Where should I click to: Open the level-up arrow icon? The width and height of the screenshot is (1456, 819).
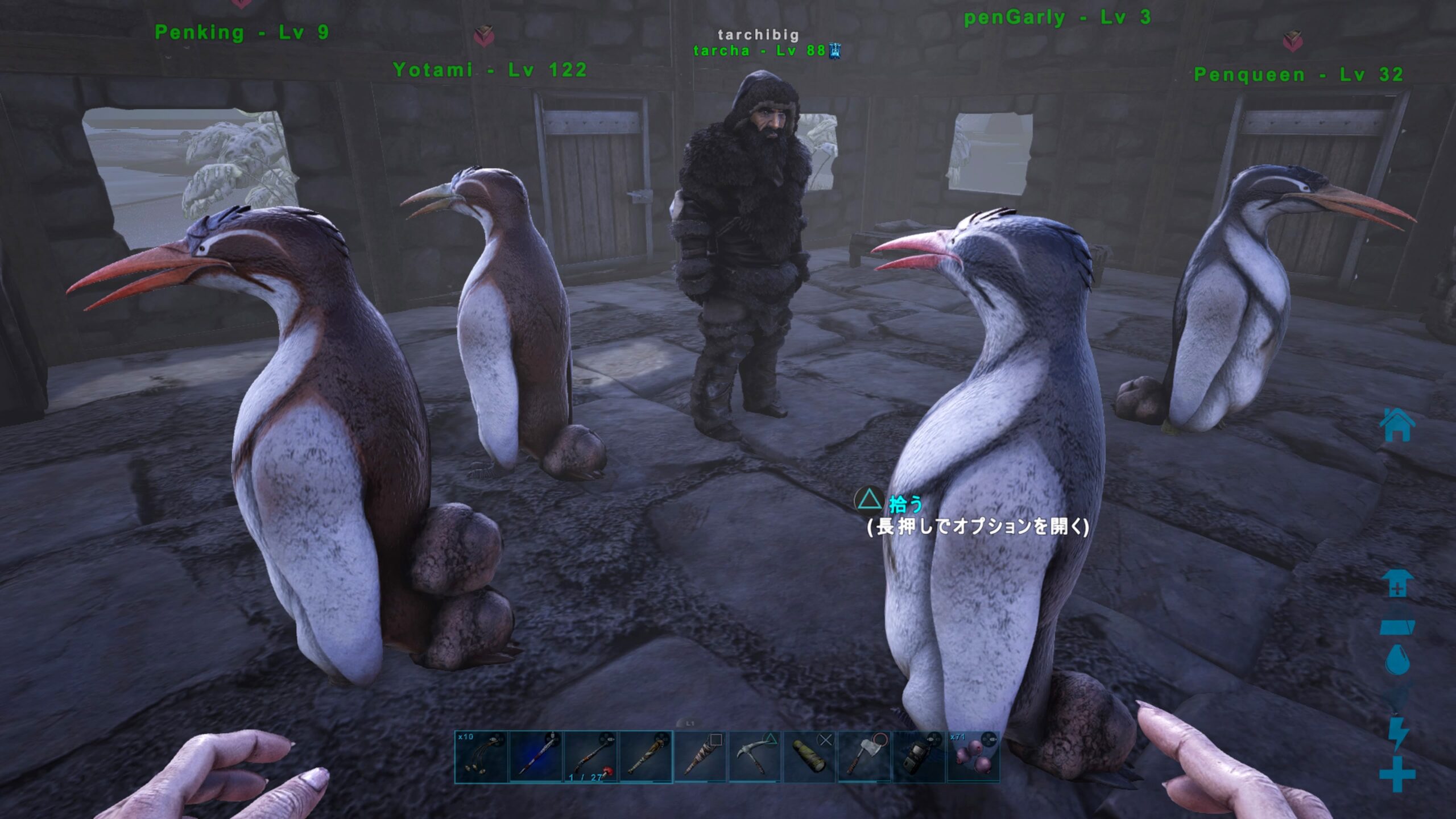[1397, 584]
